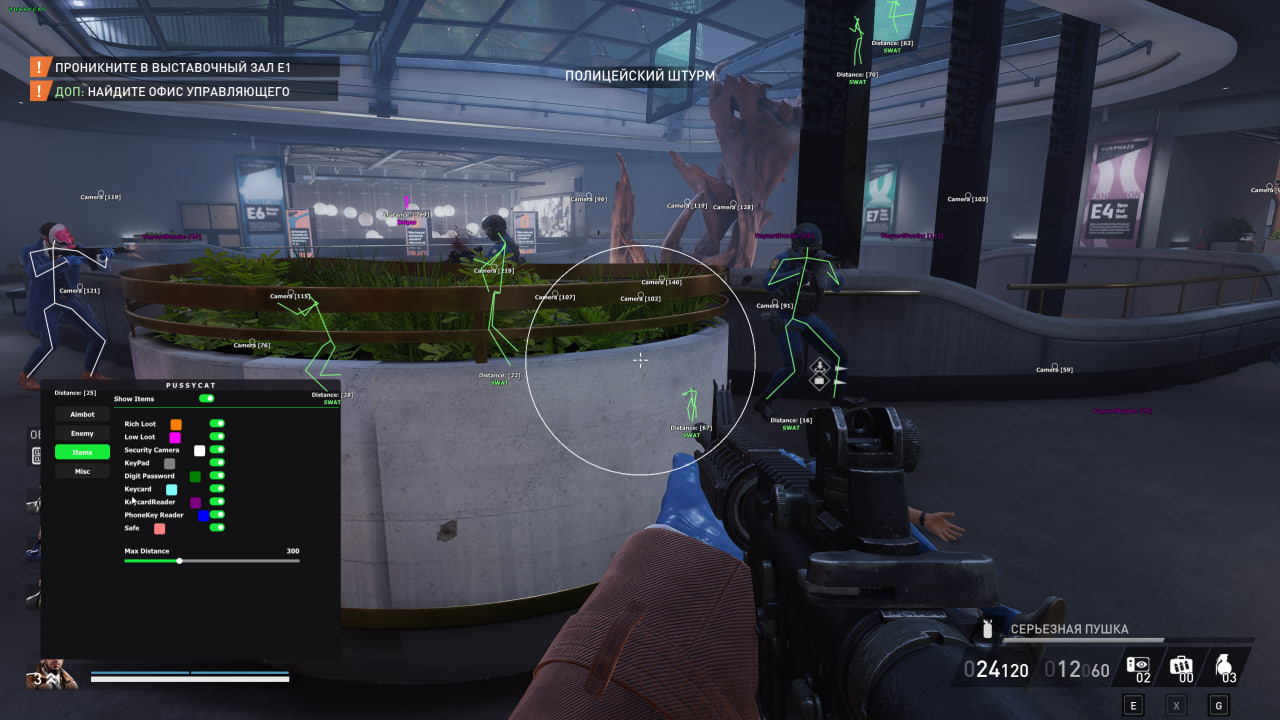1280x720 pixels.
Task: Switch to the Aimbot tab
Action: [x=82, y=414]
